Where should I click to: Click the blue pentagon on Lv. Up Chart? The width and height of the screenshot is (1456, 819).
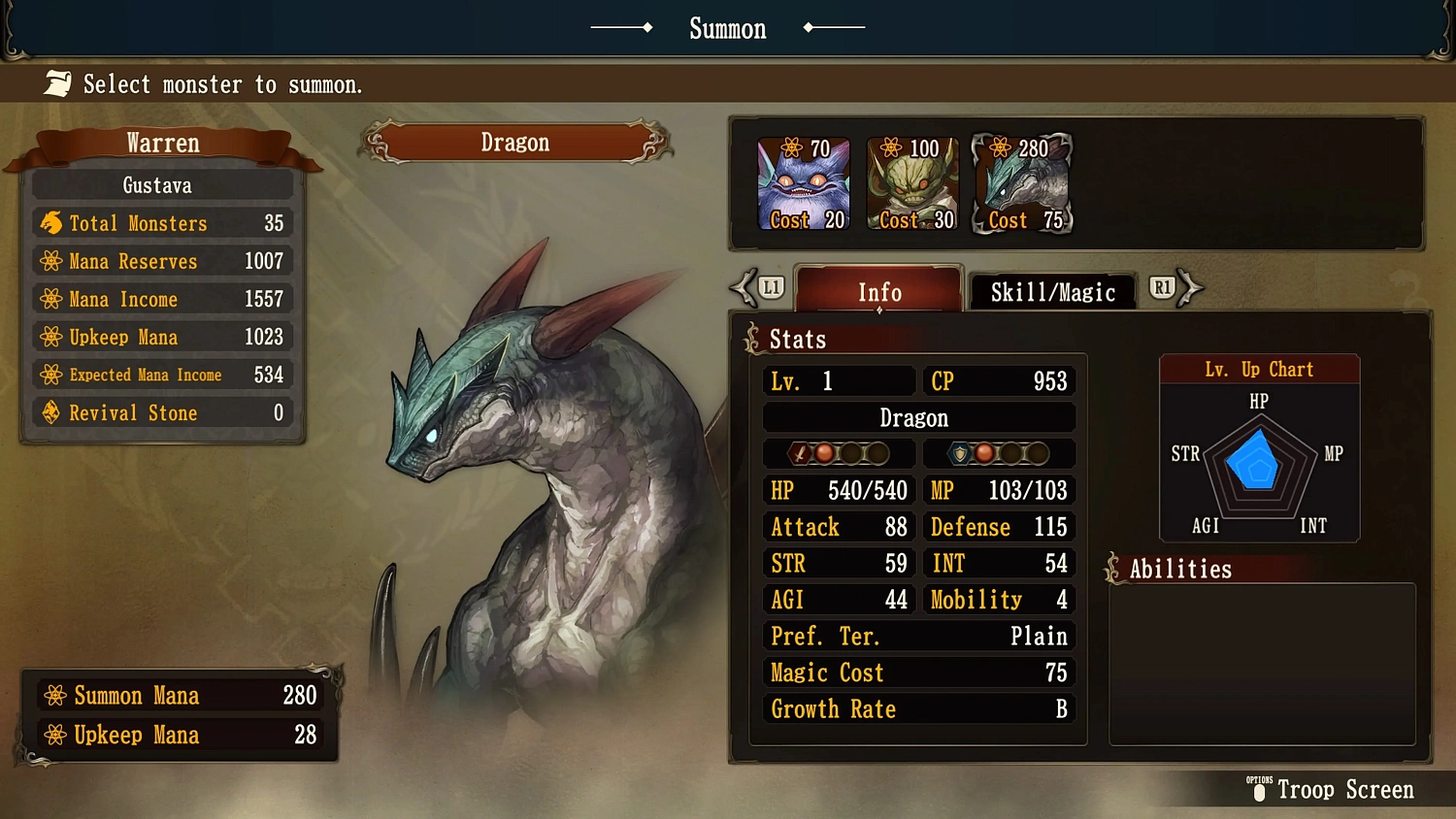[x=1255, y=463]
